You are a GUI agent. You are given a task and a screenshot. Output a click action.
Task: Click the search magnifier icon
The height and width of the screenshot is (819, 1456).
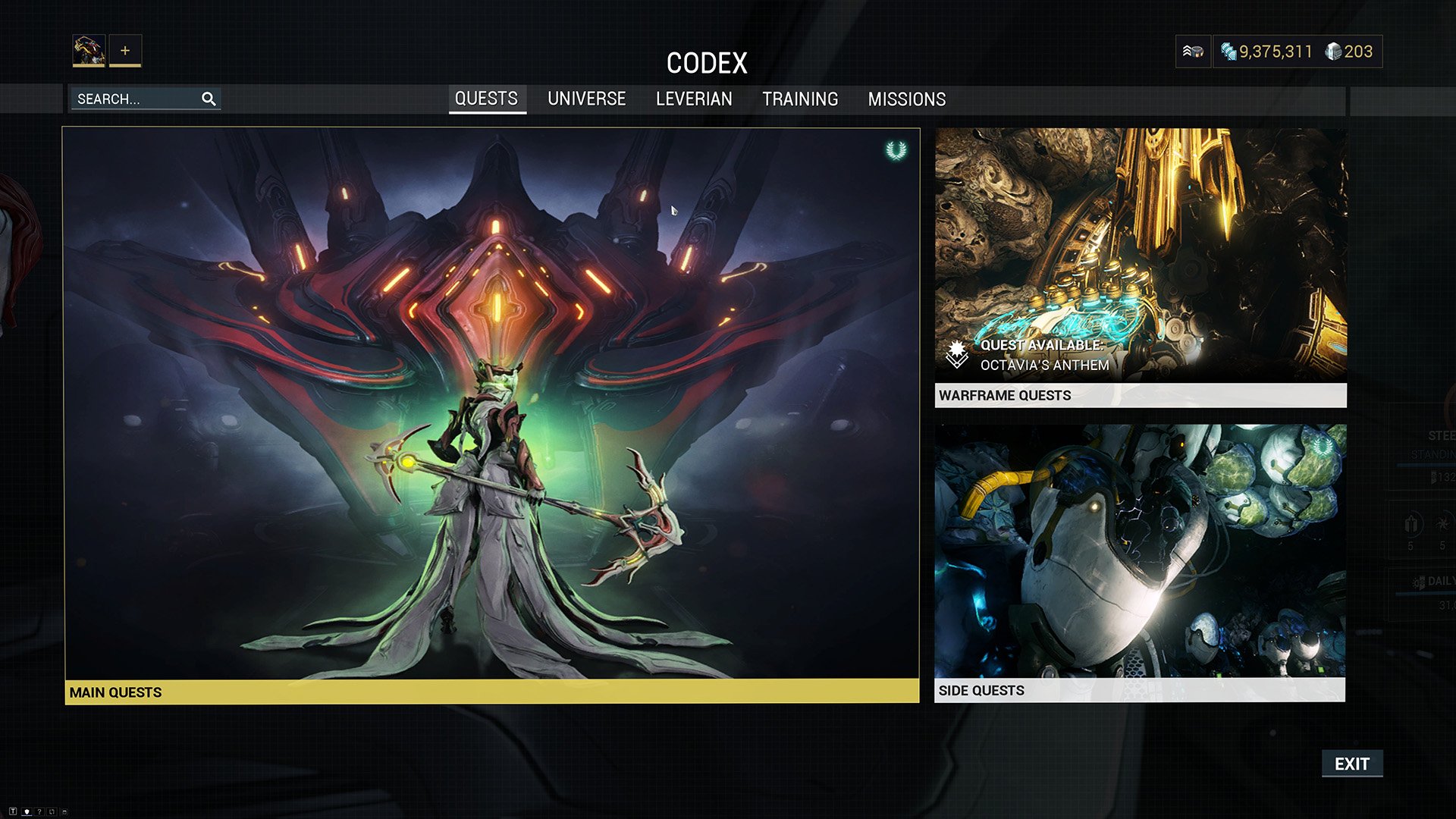click(x=209, y=99)
